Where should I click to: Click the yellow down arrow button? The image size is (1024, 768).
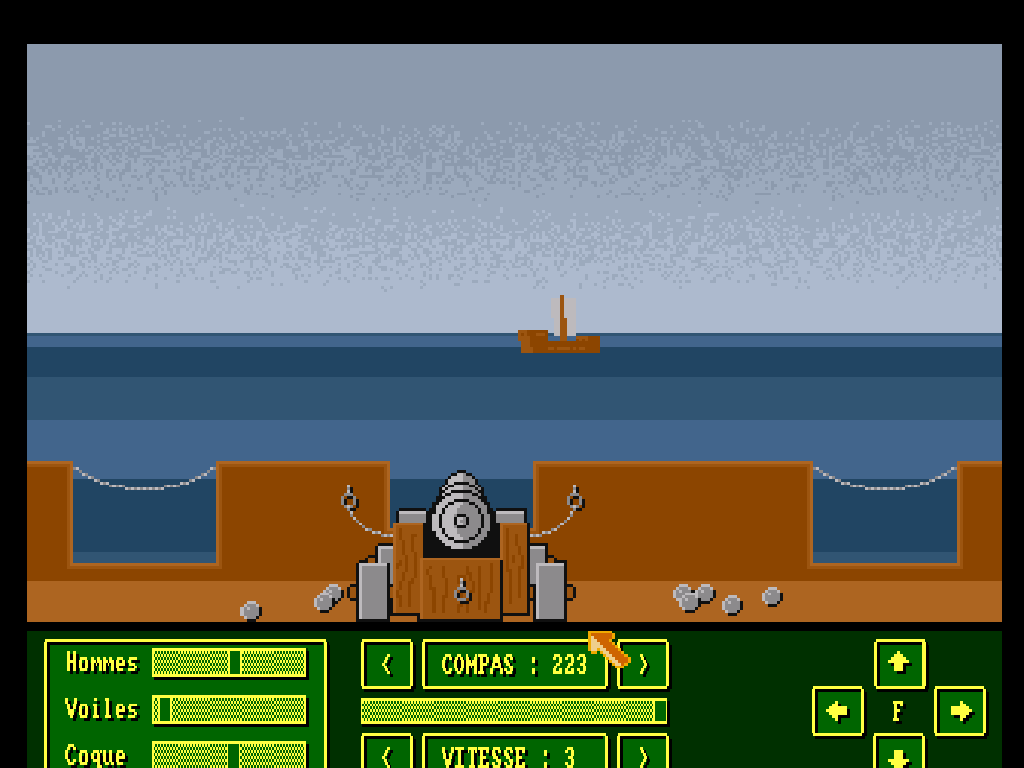899,752
